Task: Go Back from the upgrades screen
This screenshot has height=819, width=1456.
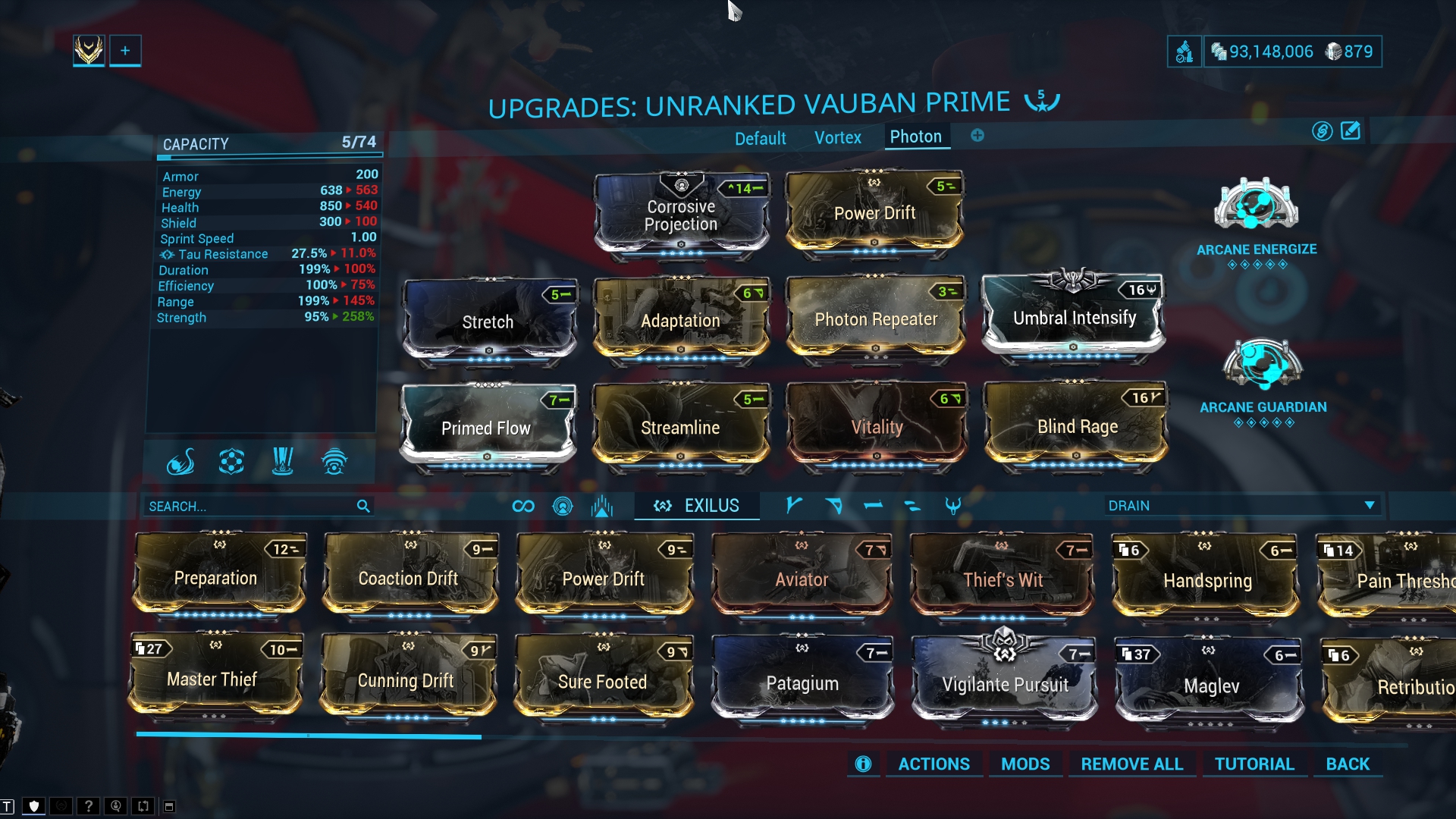Action: pyautogui.click(x=1347, y=764)
